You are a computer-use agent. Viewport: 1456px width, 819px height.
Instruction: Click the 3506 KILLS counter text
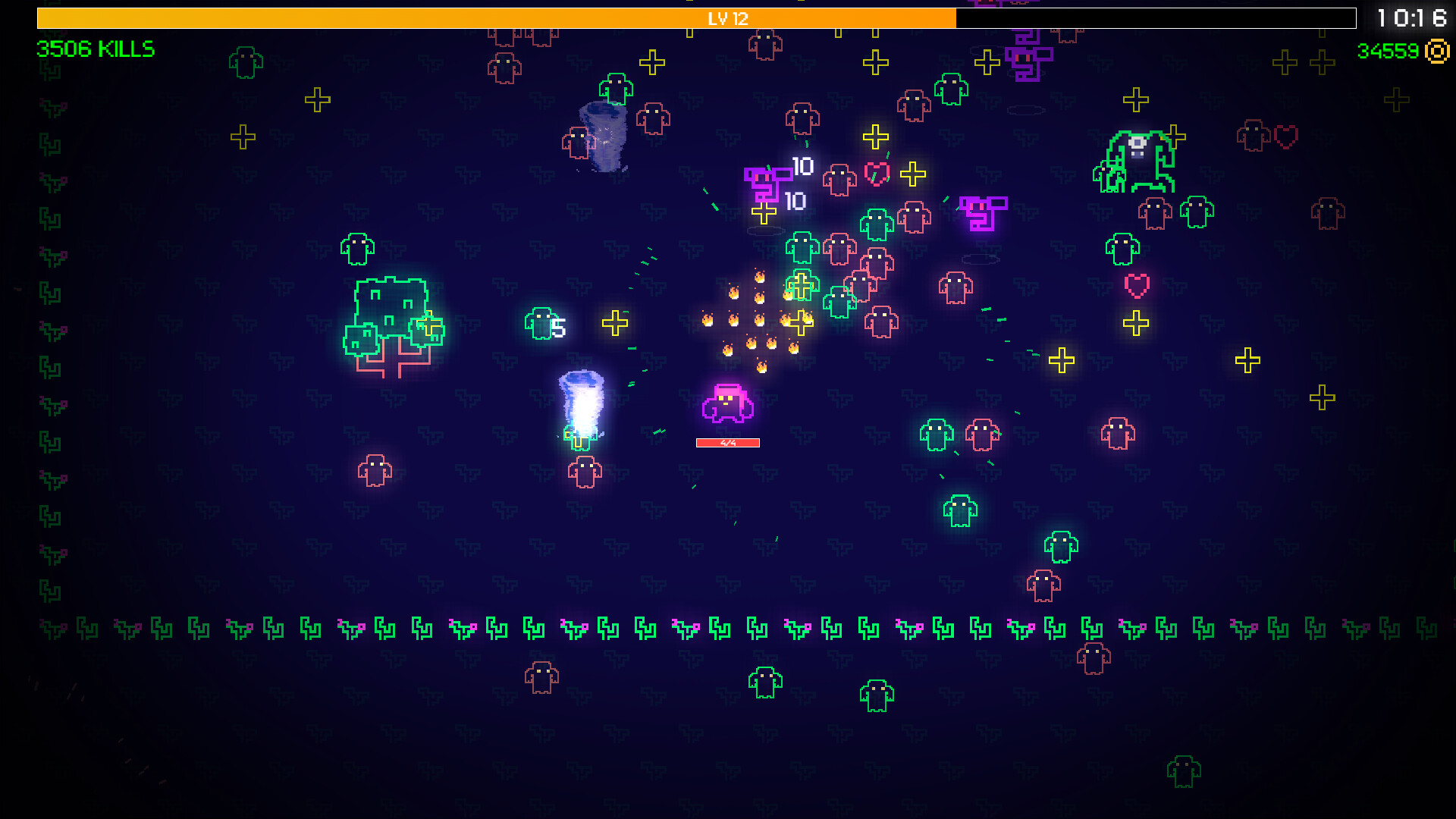(x=93, y=50)
